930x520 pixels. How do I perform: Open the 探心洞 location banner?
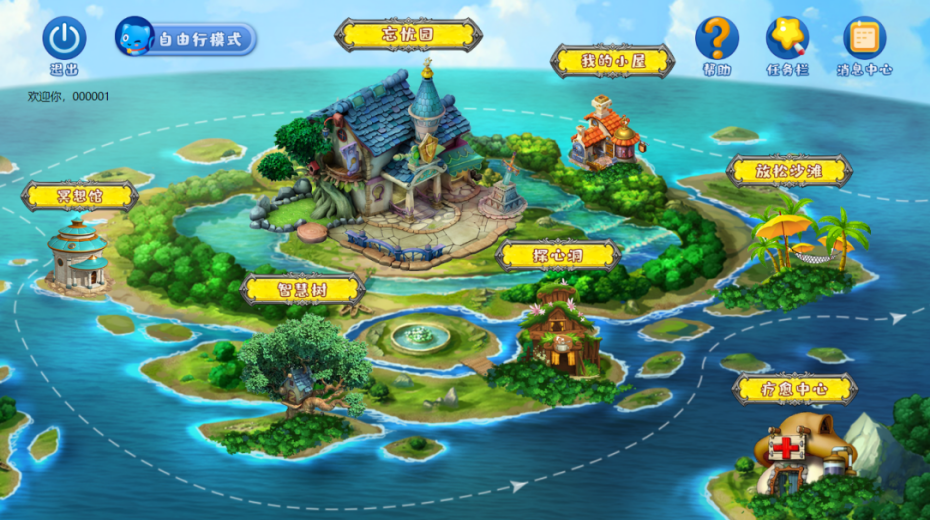coord(558,255)
